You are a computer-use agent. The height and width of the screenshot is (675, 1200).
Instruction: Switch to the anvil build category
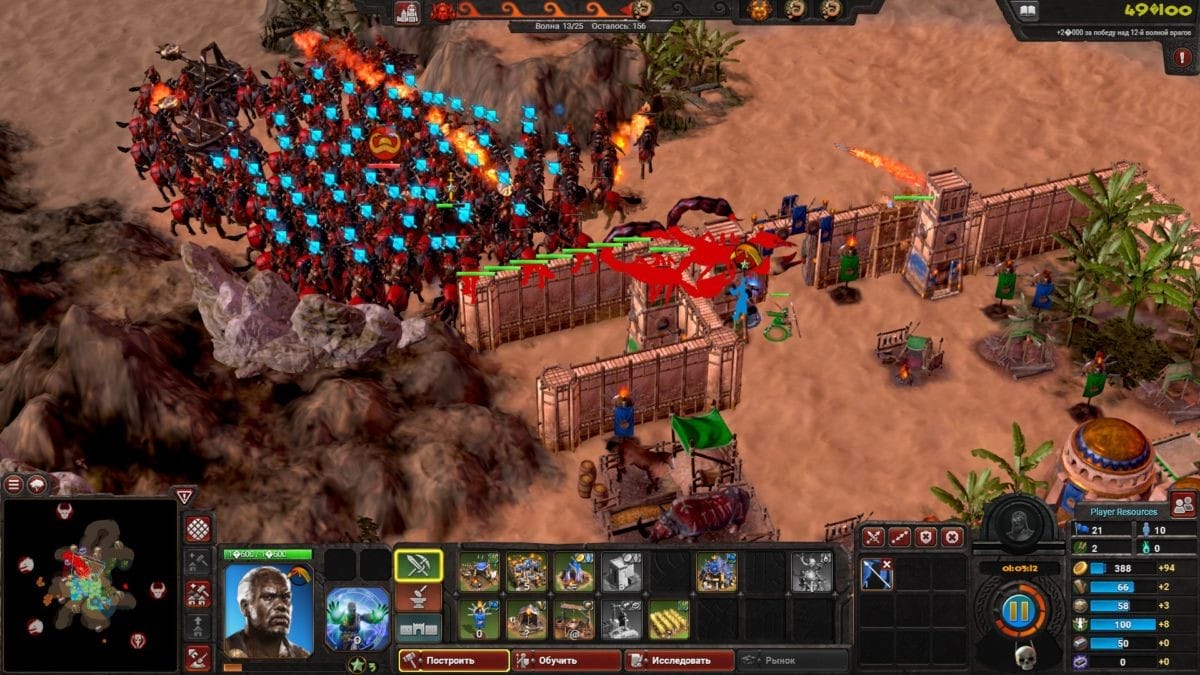coord(419,597)
